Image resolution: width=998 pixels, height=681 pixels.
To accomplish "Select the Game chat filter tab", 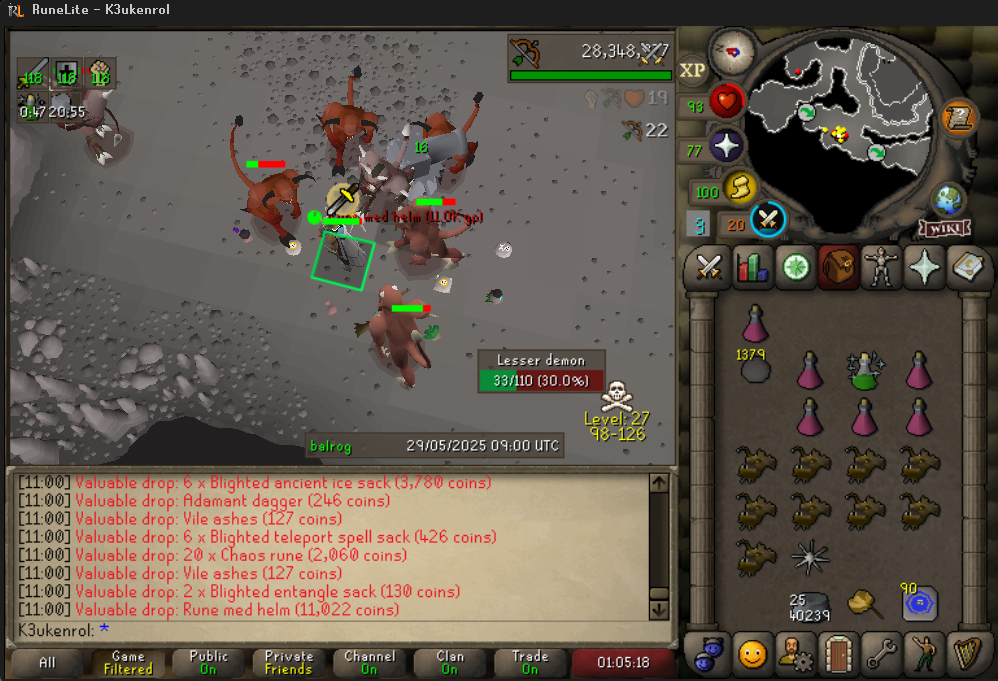I will (128, 663).
